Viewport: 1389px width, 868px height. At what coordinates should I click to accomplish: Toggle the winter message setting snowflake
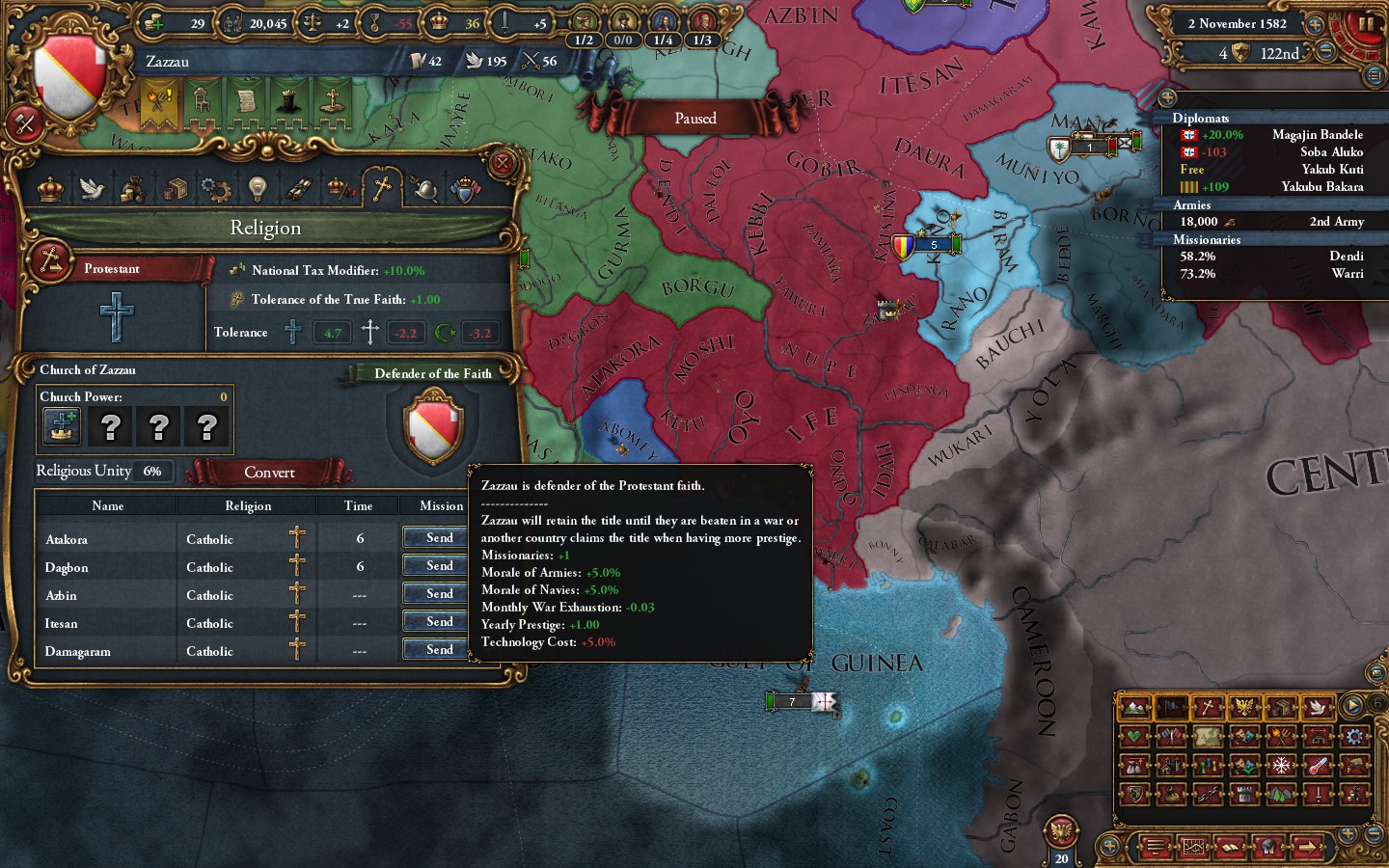tap(1280, 765)
